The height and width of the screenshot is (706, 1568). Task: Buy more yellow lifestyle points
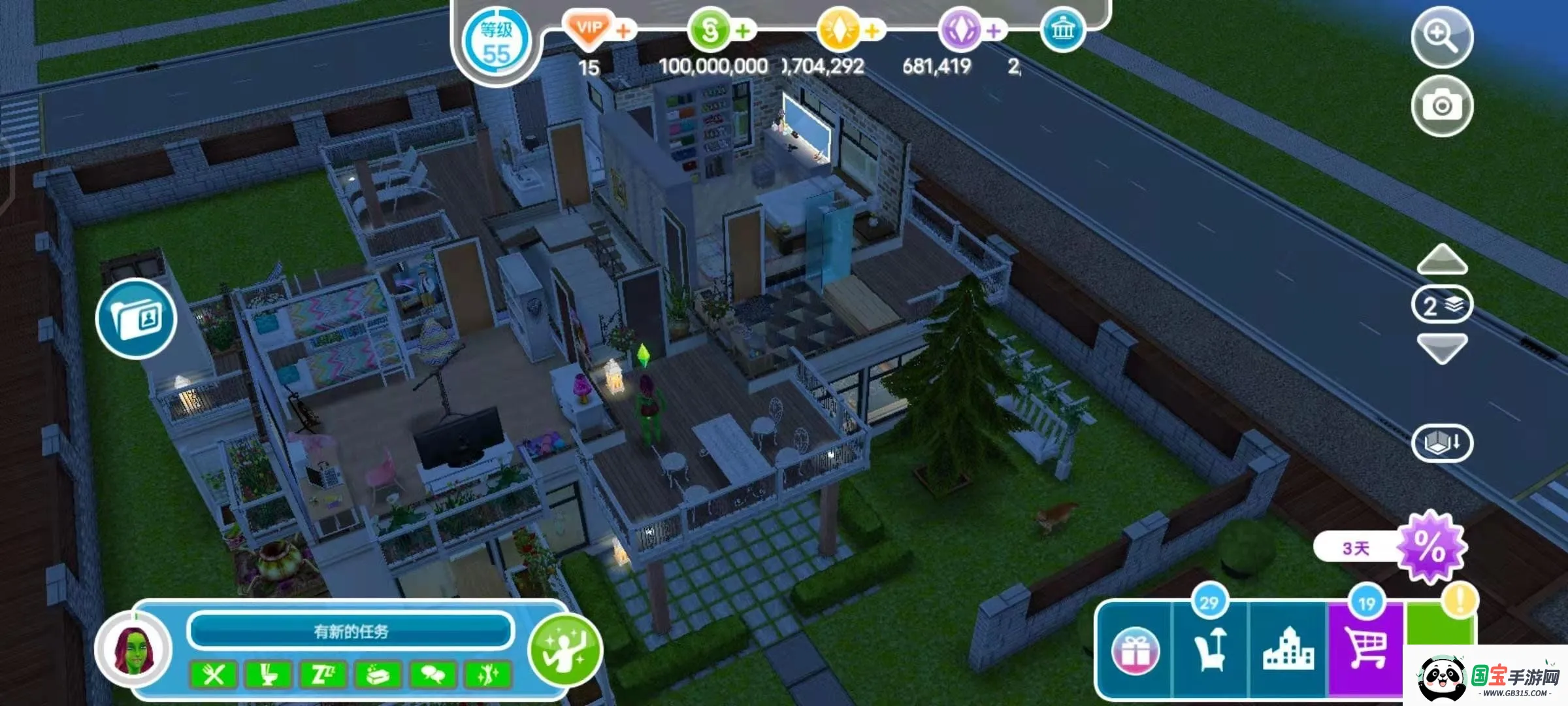click(x=872, y=31)
